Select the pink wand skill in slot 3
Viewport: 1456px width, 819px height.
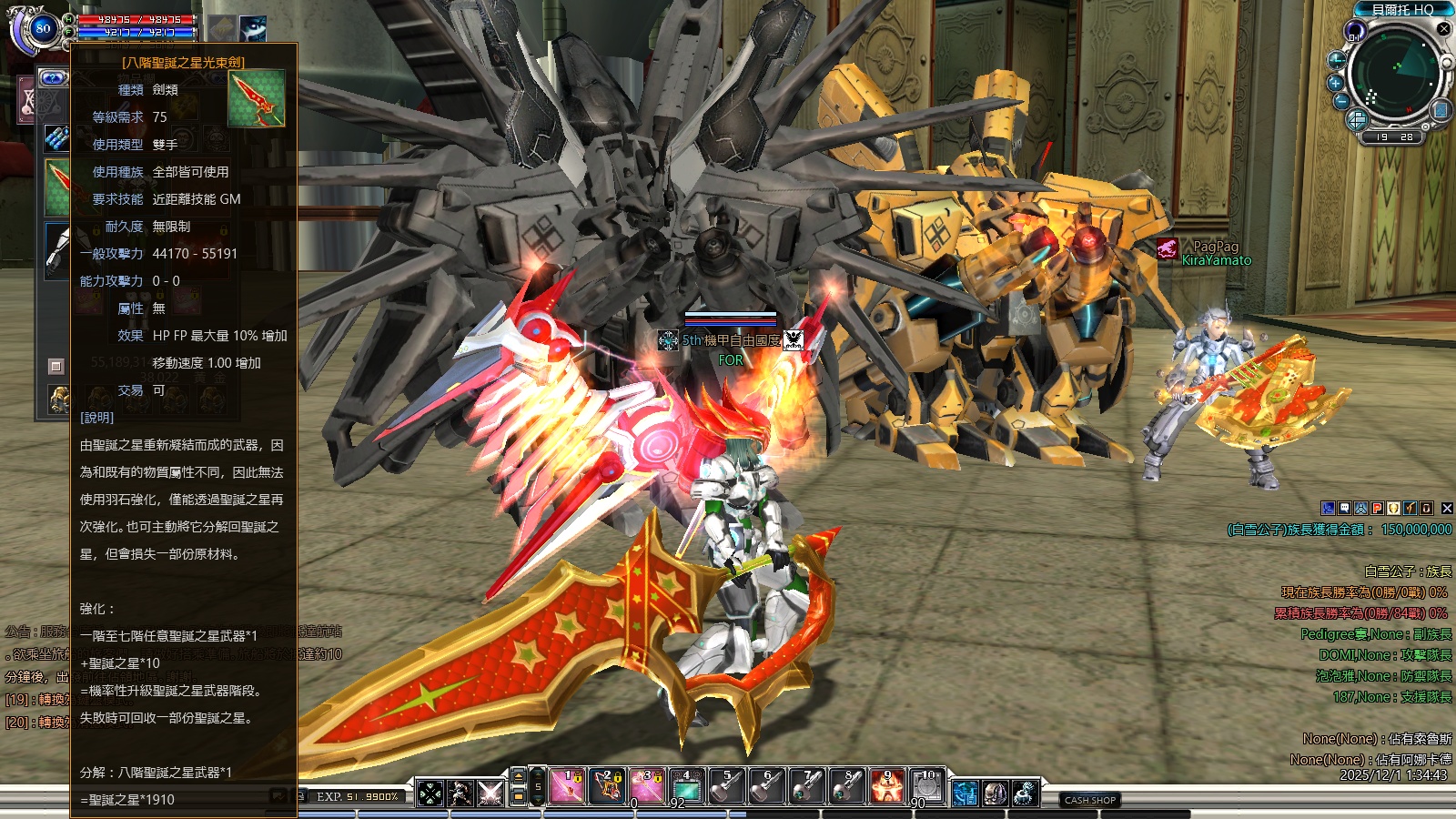[647, 787]
